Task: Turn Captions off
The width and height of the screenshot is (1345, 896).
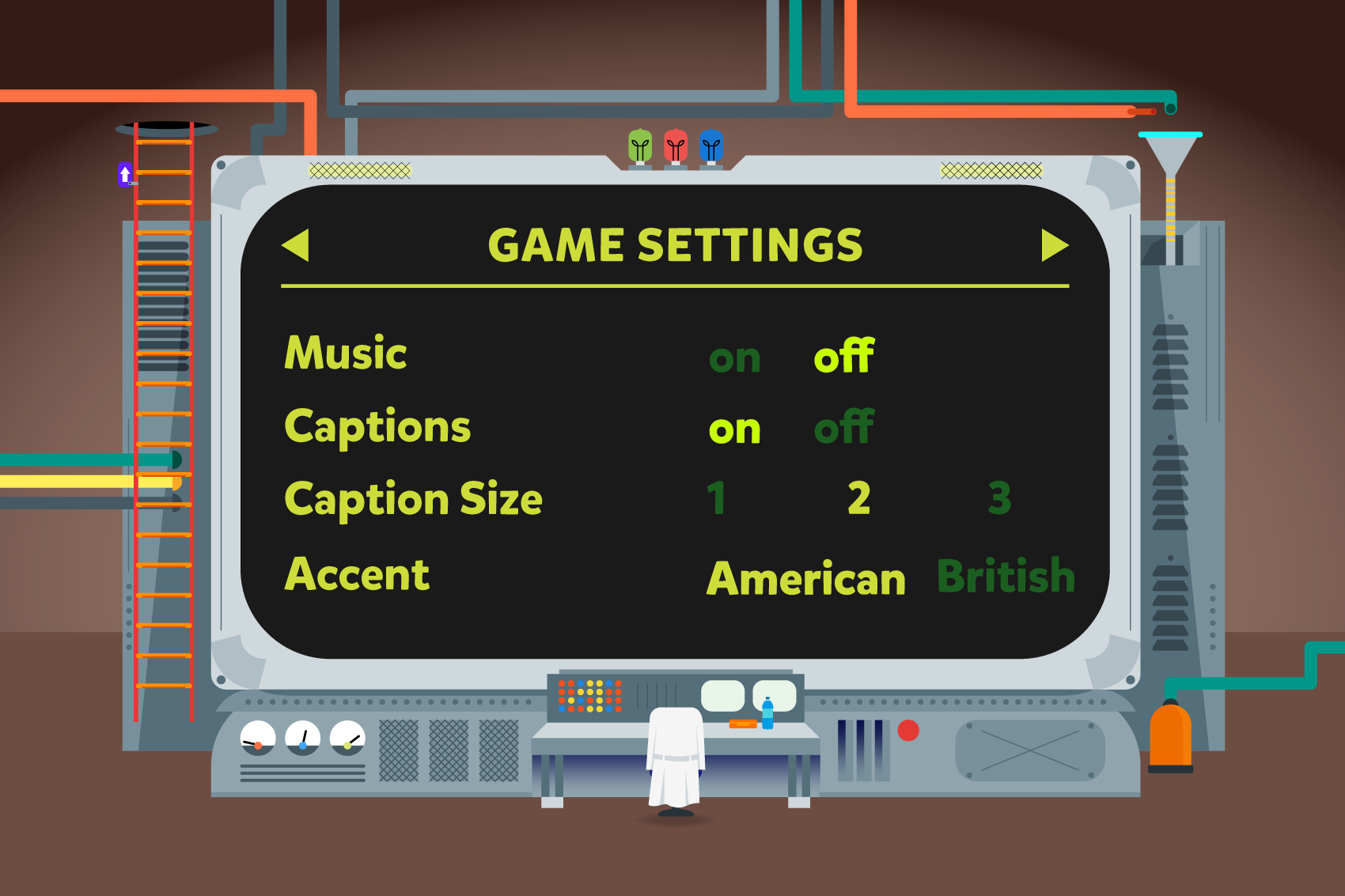Action: click(x=843, y=429)
